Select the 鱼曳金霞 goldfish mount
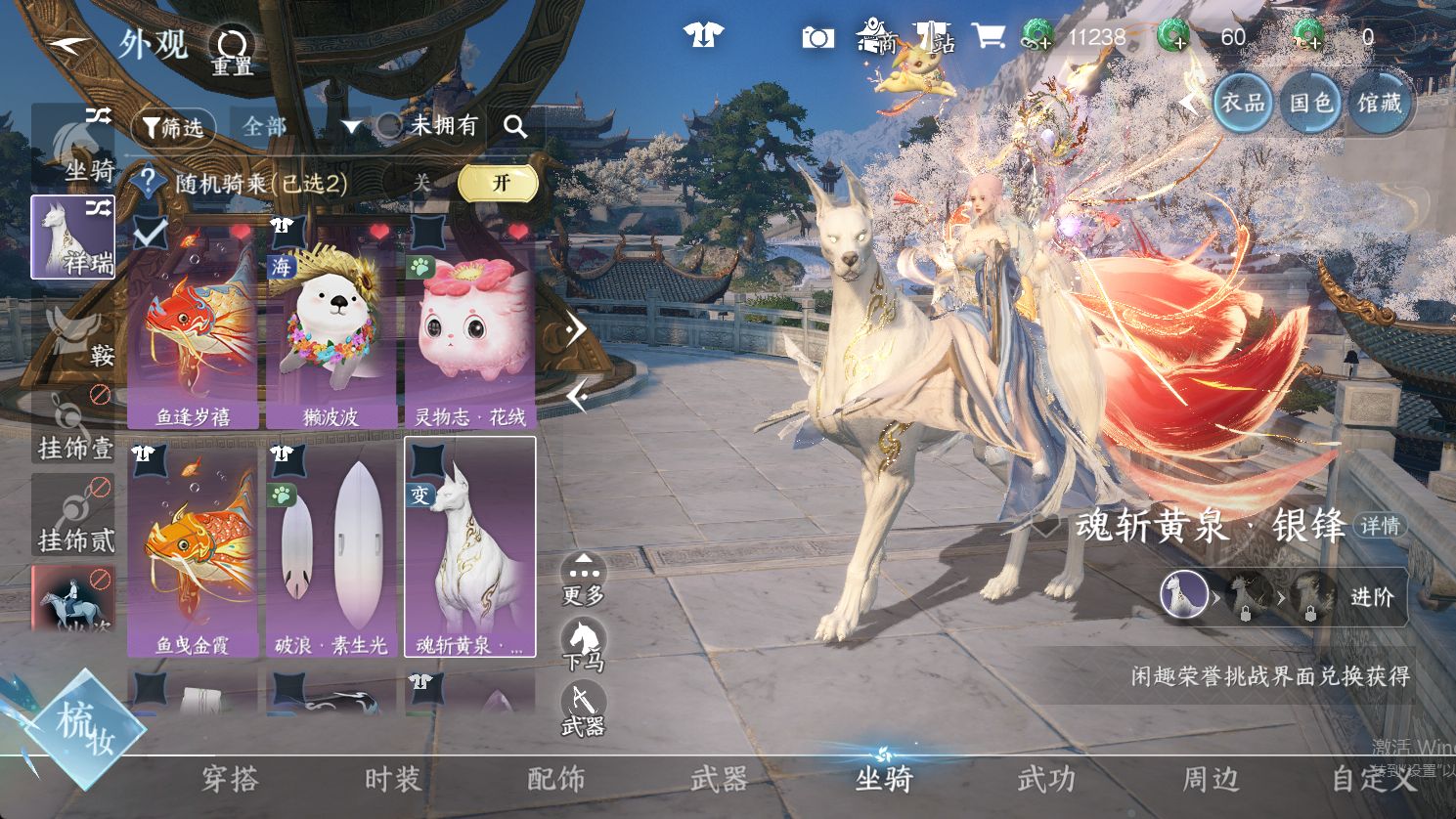The width and height of the screenshot is (1456, 819). click(x=194, y=547)
